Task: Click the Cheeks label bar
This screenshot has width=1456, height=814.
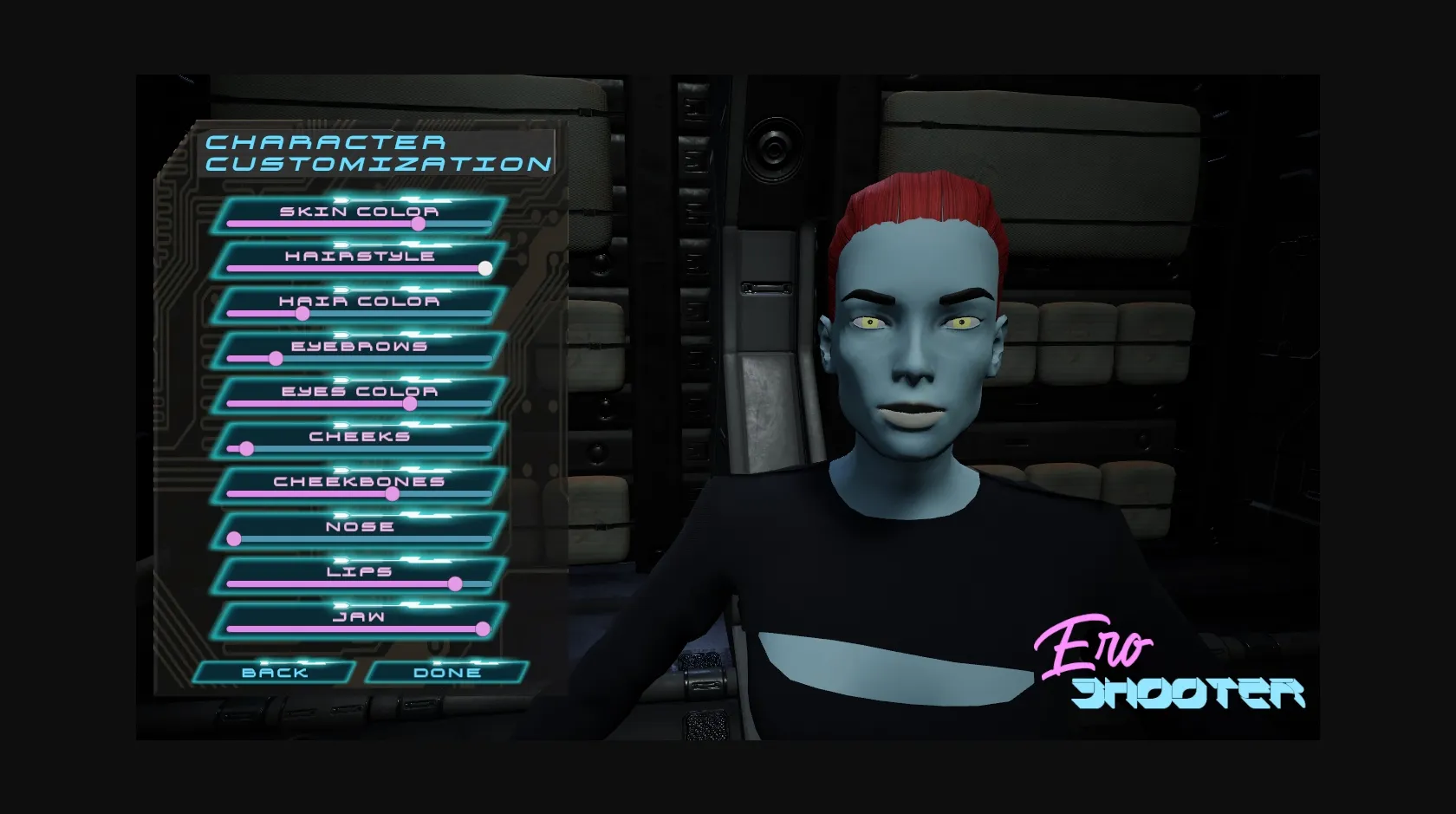Action: (360, 436)
